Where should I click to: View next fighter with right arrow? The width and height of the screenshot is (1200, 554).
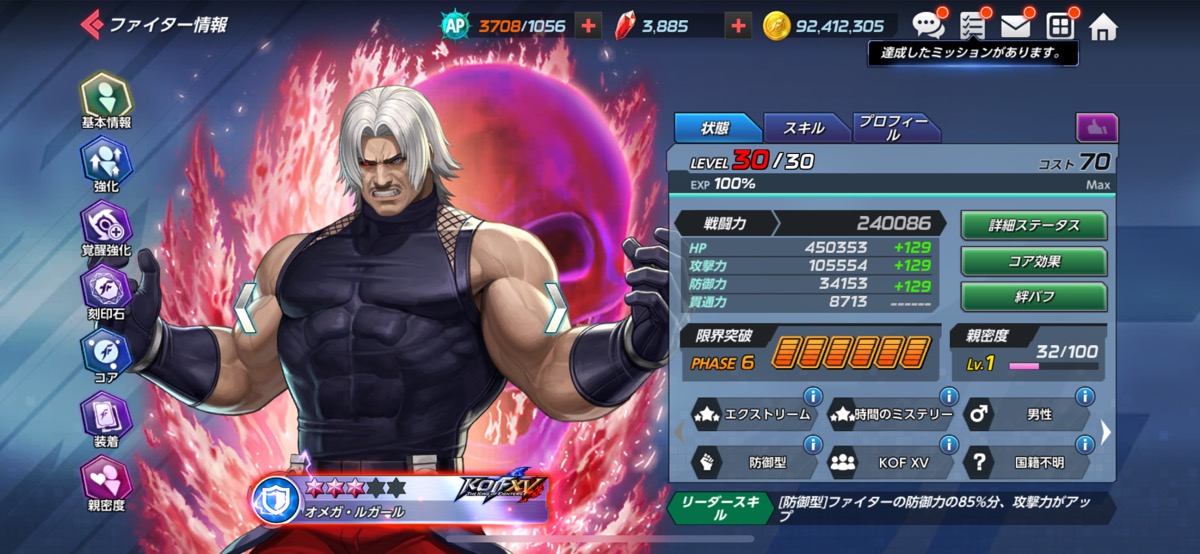coord(556,307)
